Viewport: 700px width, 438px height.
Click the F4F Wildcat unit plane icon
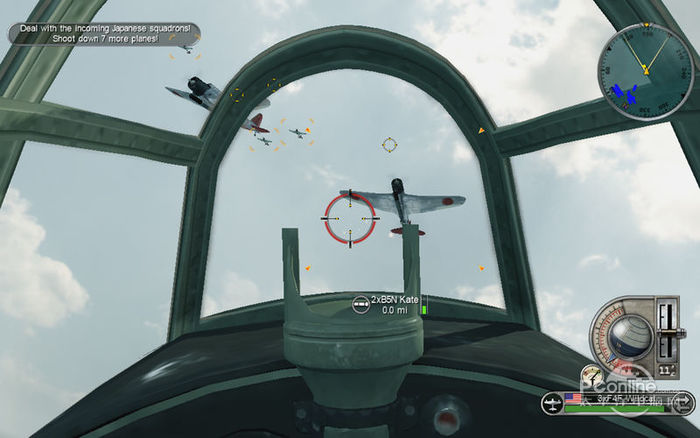tap(553, 404)
